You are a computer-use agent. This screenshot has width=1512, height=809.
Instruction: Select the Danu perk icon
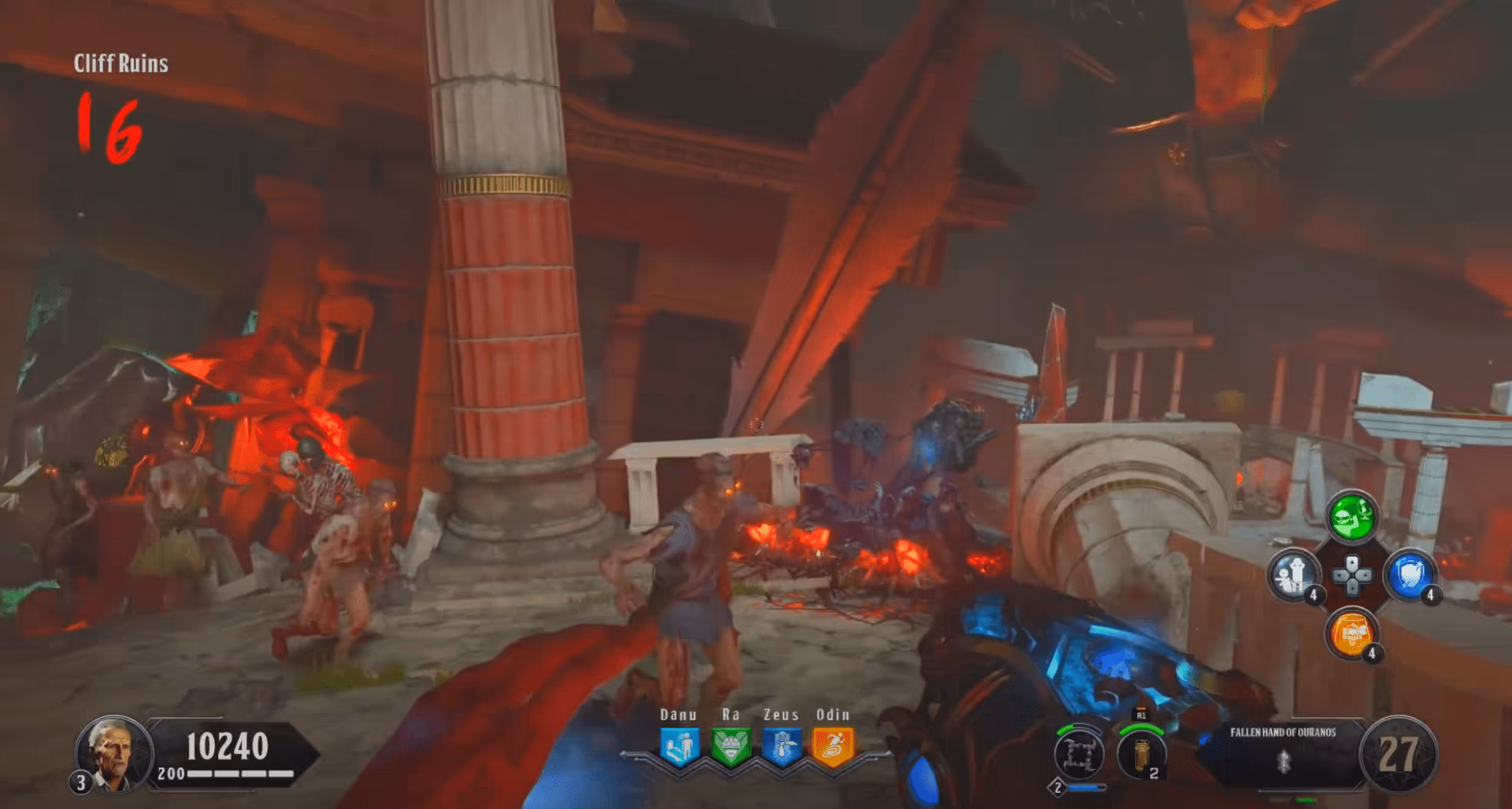pos(680,746)
